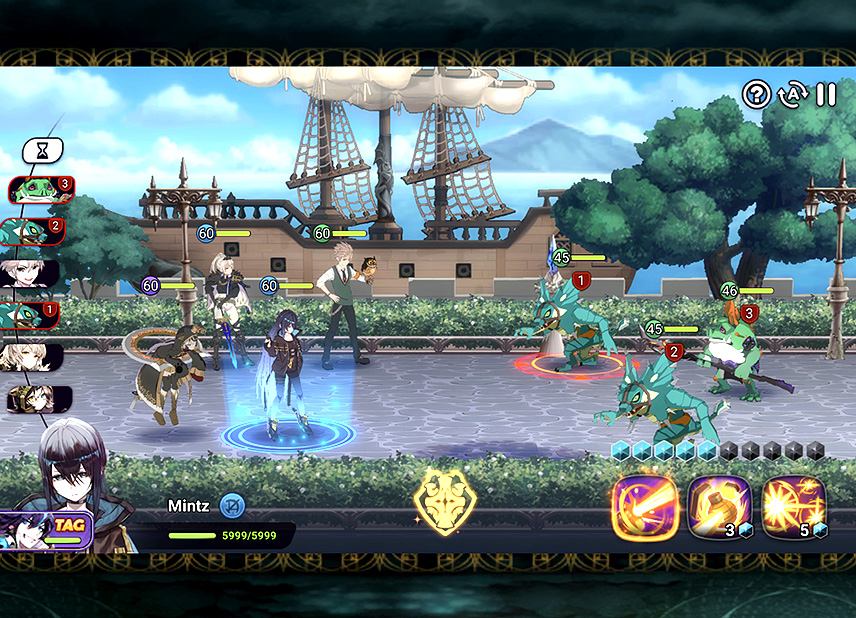Image resolution: width=856 pixels, height=618 pixels.
Task: Click the blue class icon beside Mintz
Action: pos(232,506)
